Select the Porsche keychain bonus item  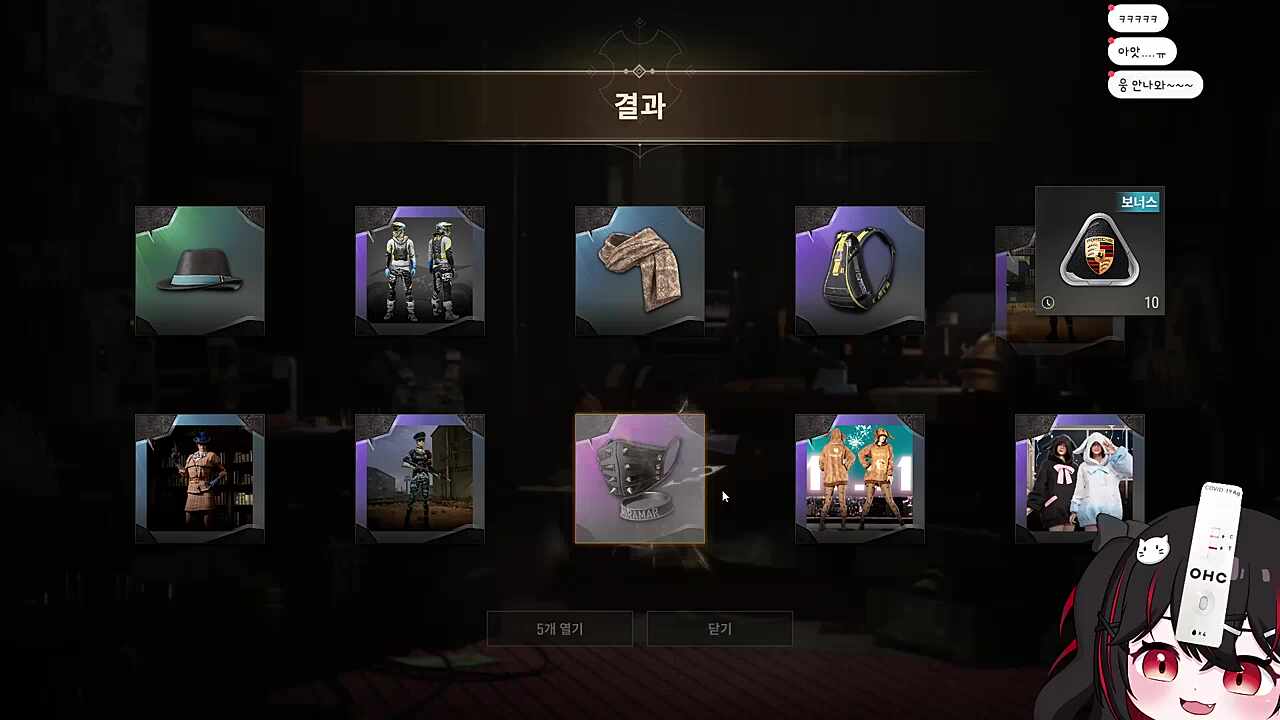pyautogui.click(x=1099, y=250)
